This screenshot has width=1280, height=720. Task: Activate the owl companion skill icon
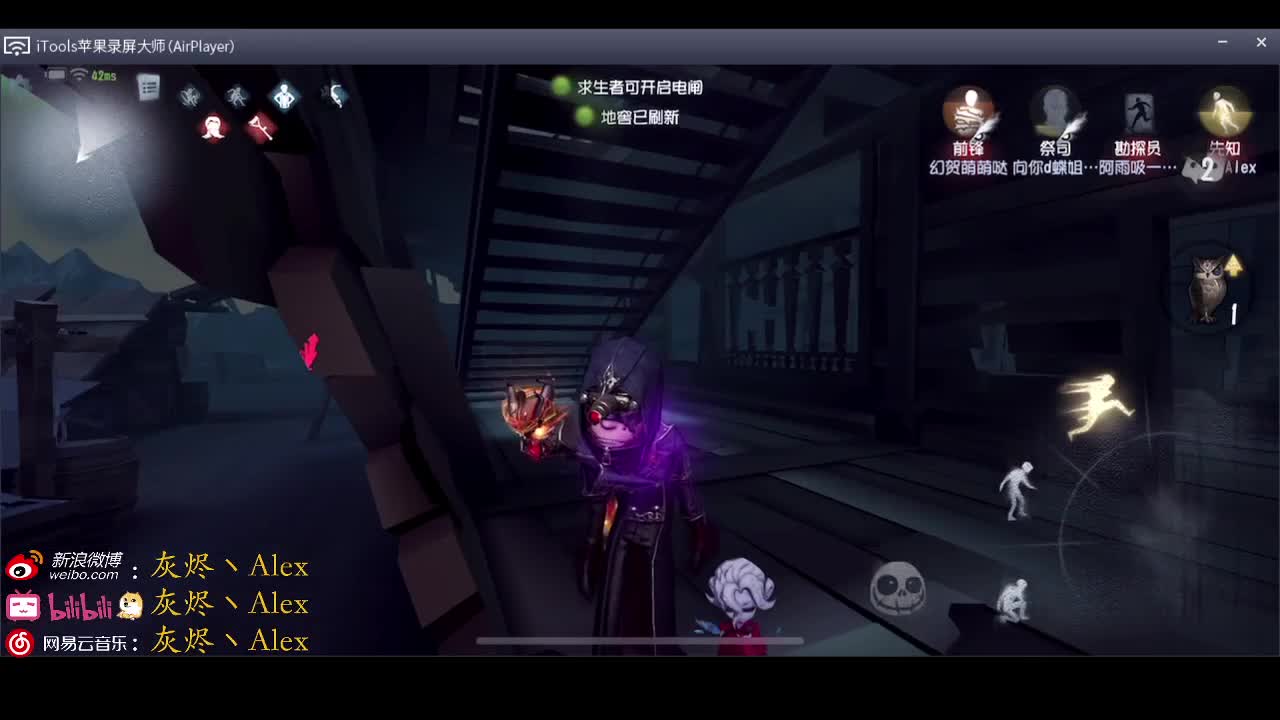coord(1208,290)
